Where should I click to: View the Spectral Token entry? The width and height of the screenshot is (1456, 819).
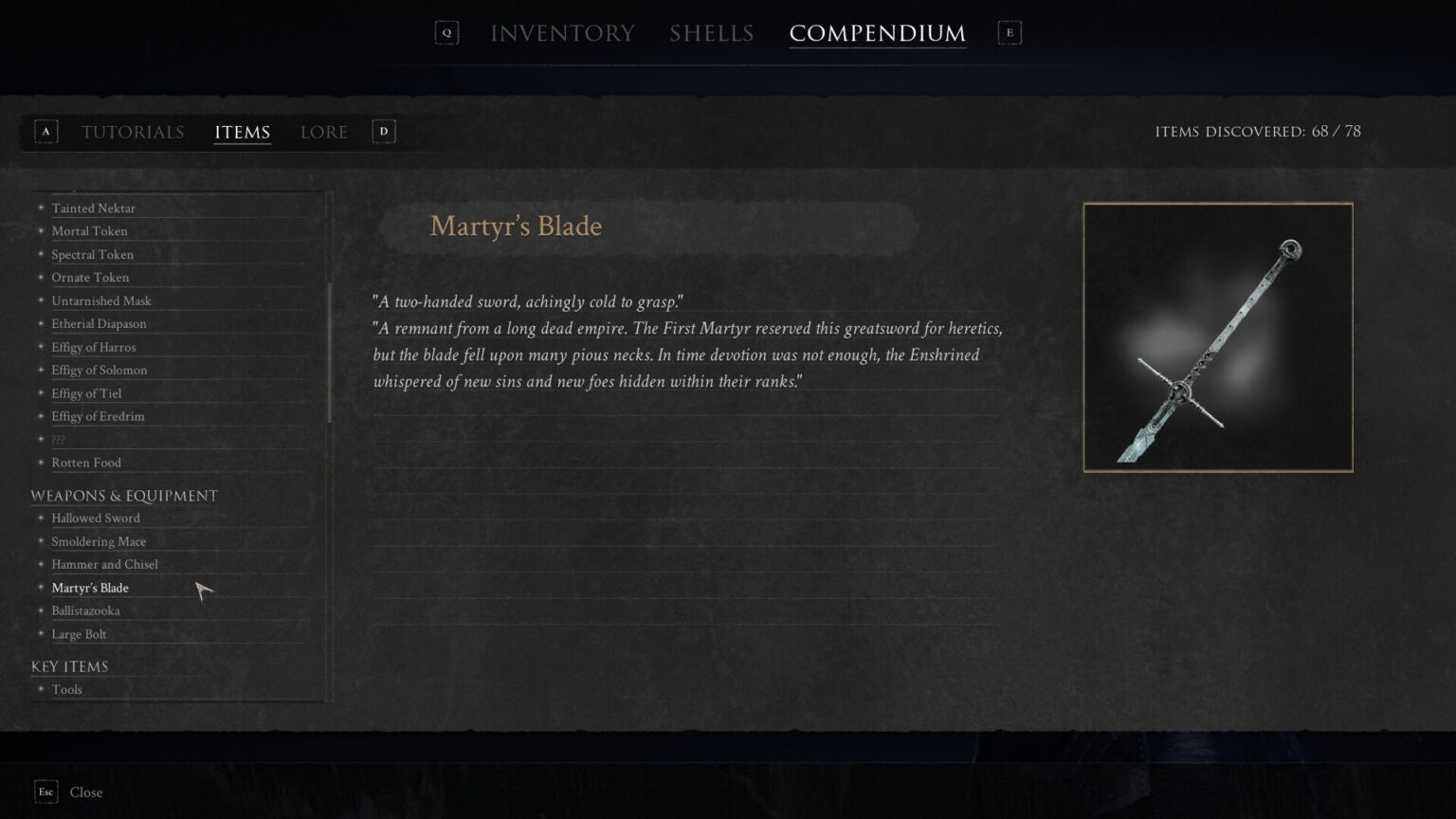pos(92,254)
